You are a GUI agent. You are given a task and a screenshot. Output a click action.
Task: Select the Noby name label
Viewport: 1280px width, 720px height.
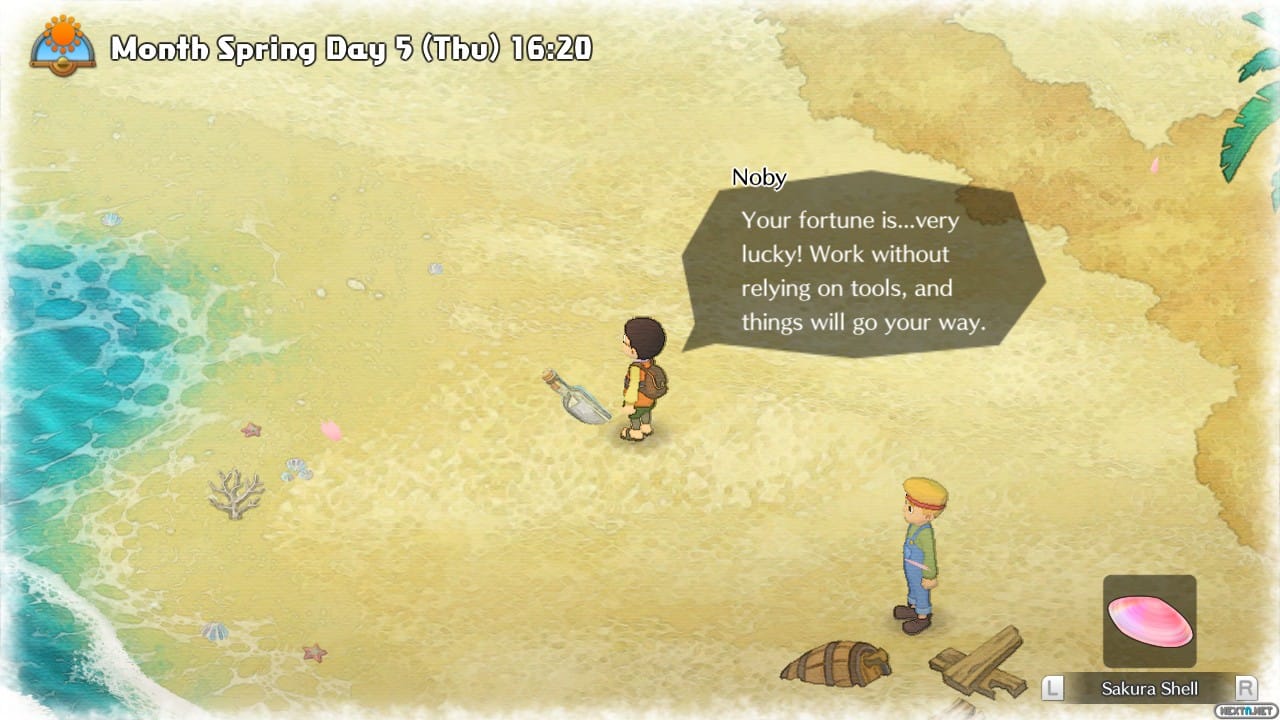point(758,177)
